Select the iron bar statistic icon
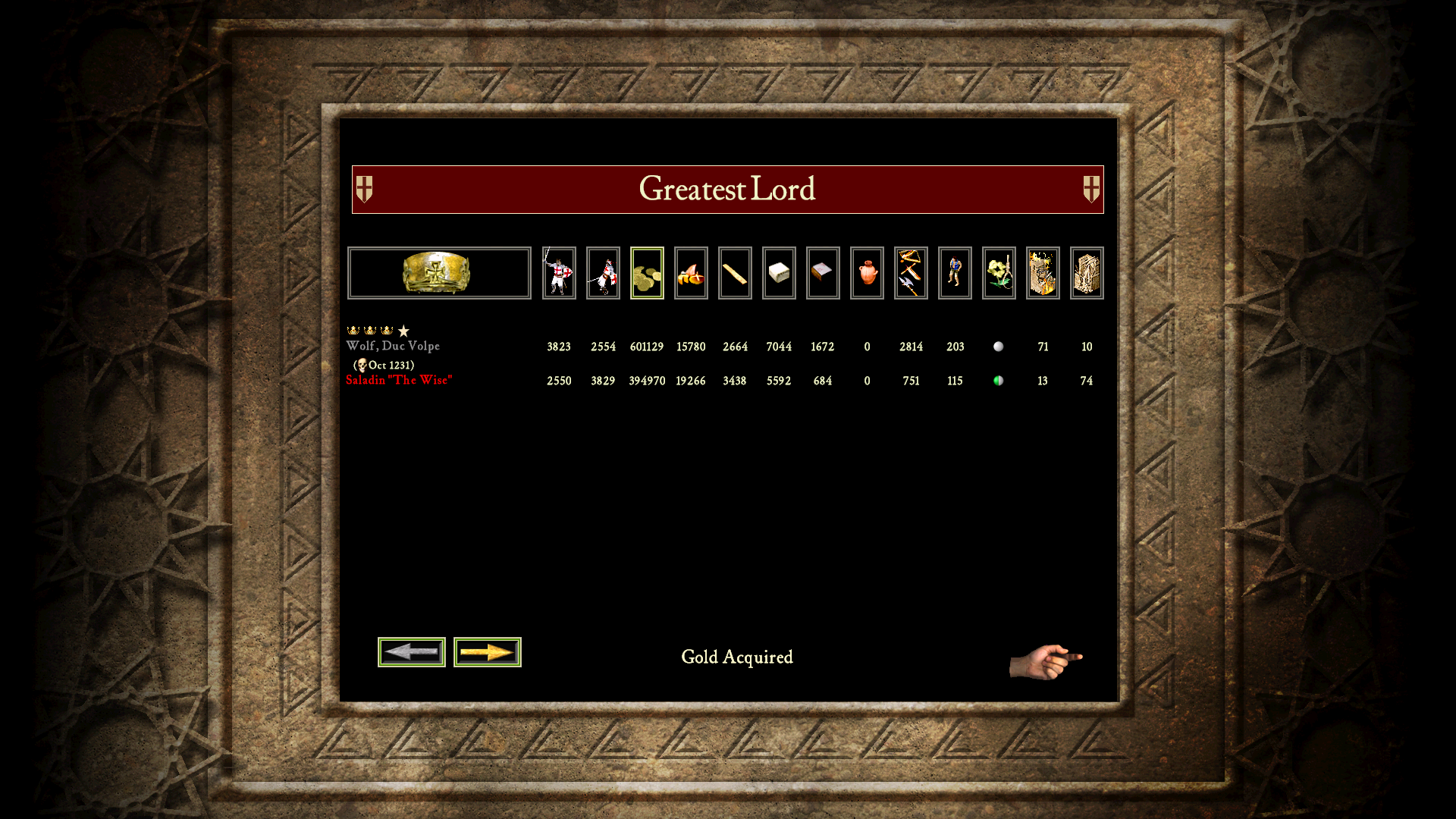Screen dimensions: 1456x819 [x=823, y=273]
